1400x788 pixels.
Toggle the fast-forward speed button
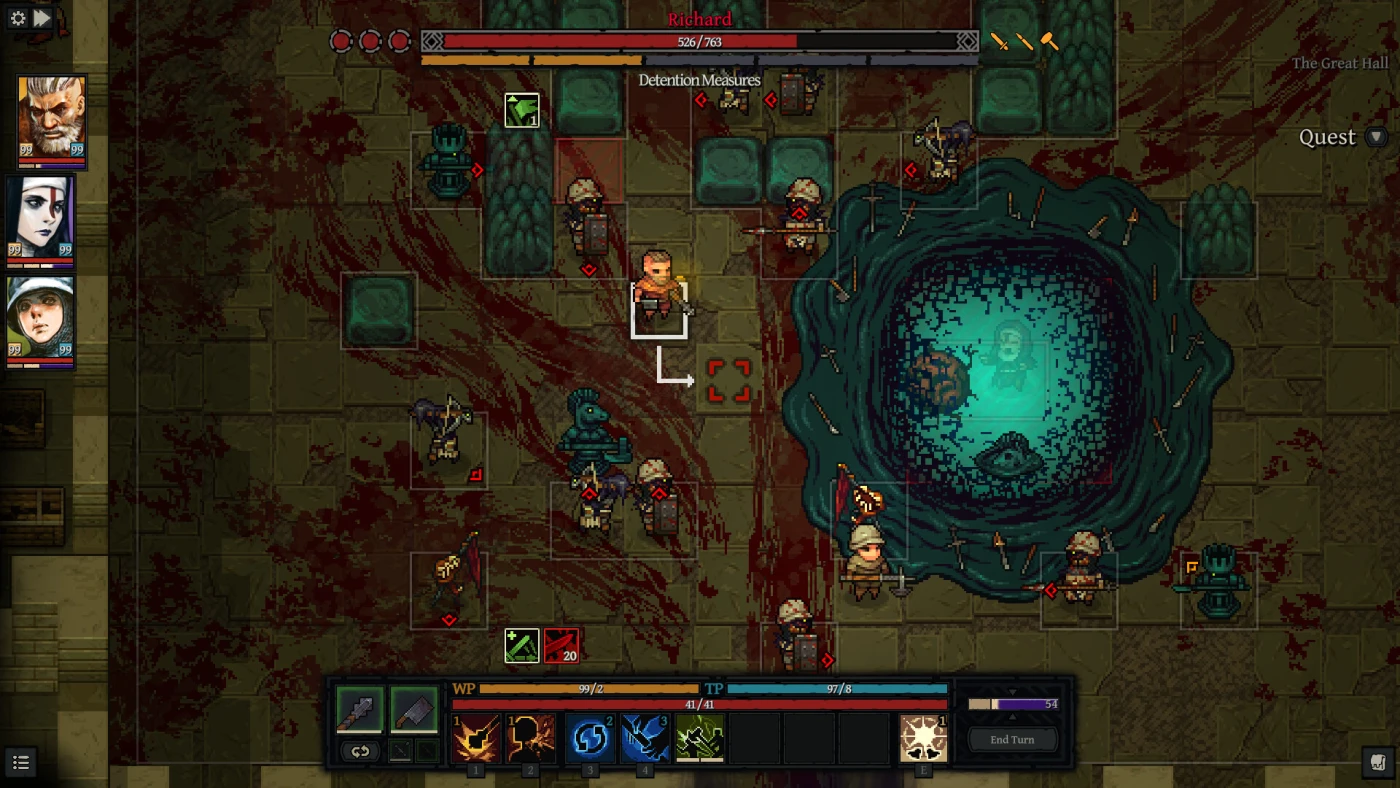coord(42,18)
